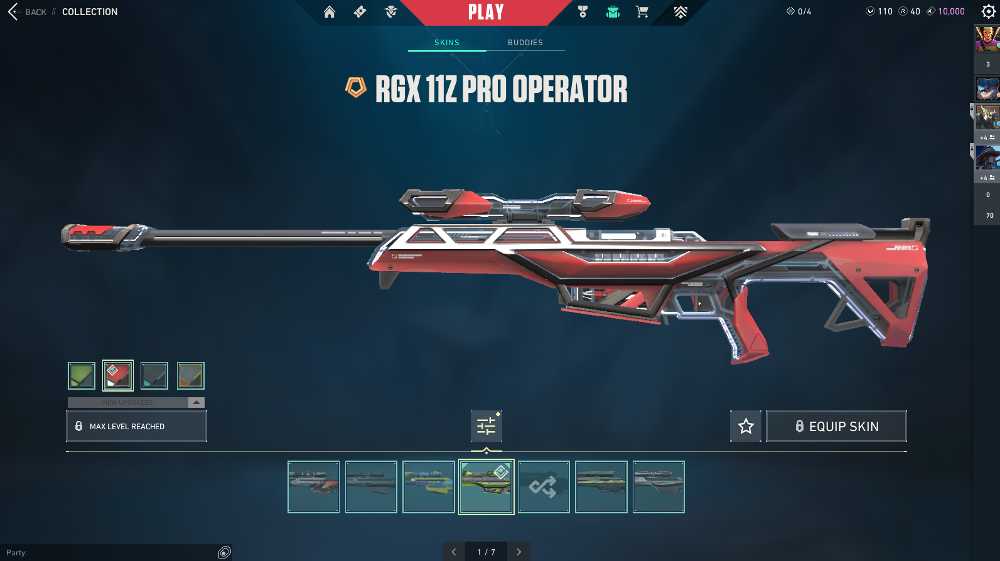Open the skin filter sliders icon
Viewport: 1000px width, 561px height.
(x=486, y=426)
